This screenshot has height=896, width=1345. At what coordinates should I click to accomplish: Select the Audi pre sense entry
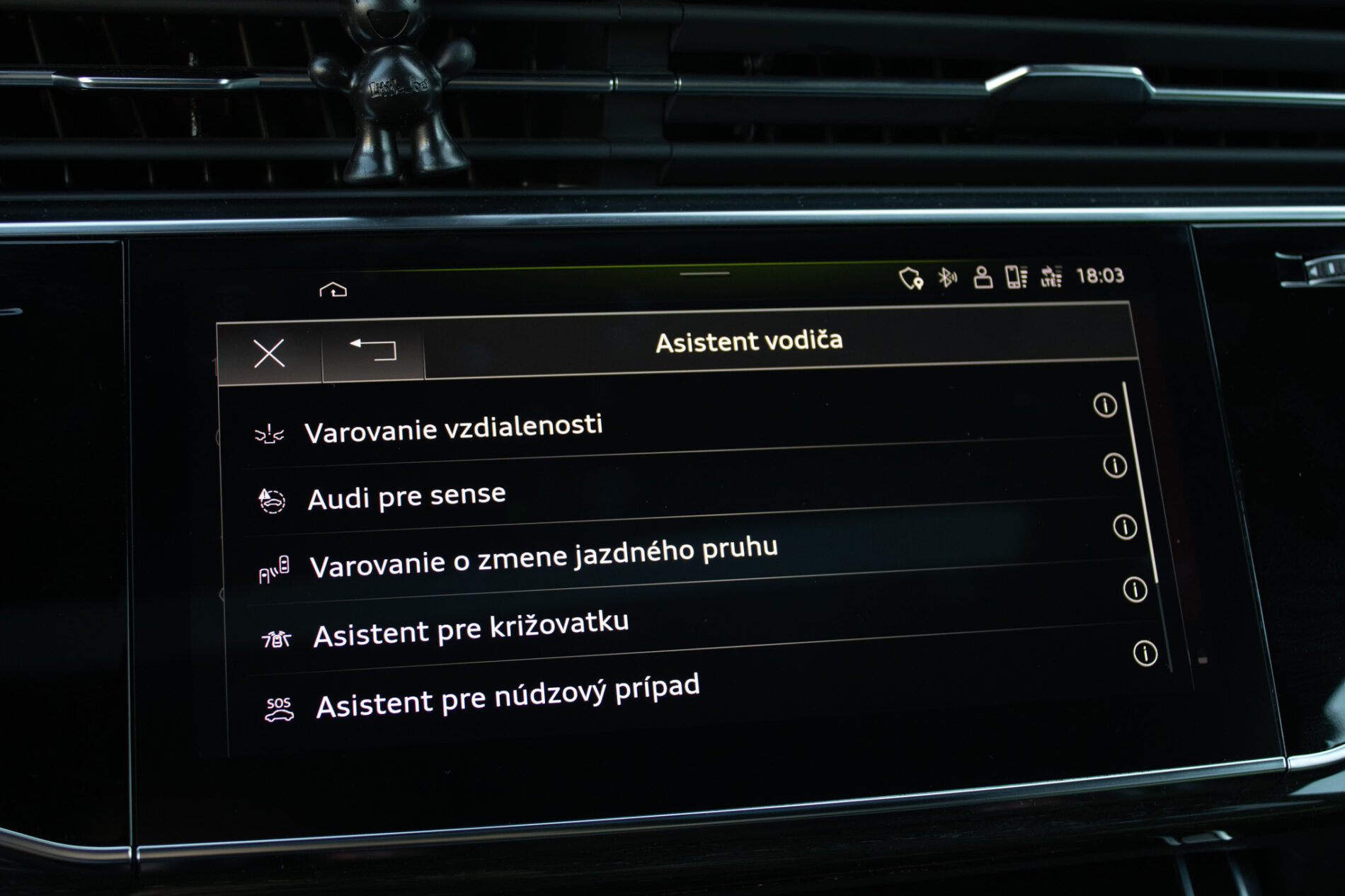406,497
